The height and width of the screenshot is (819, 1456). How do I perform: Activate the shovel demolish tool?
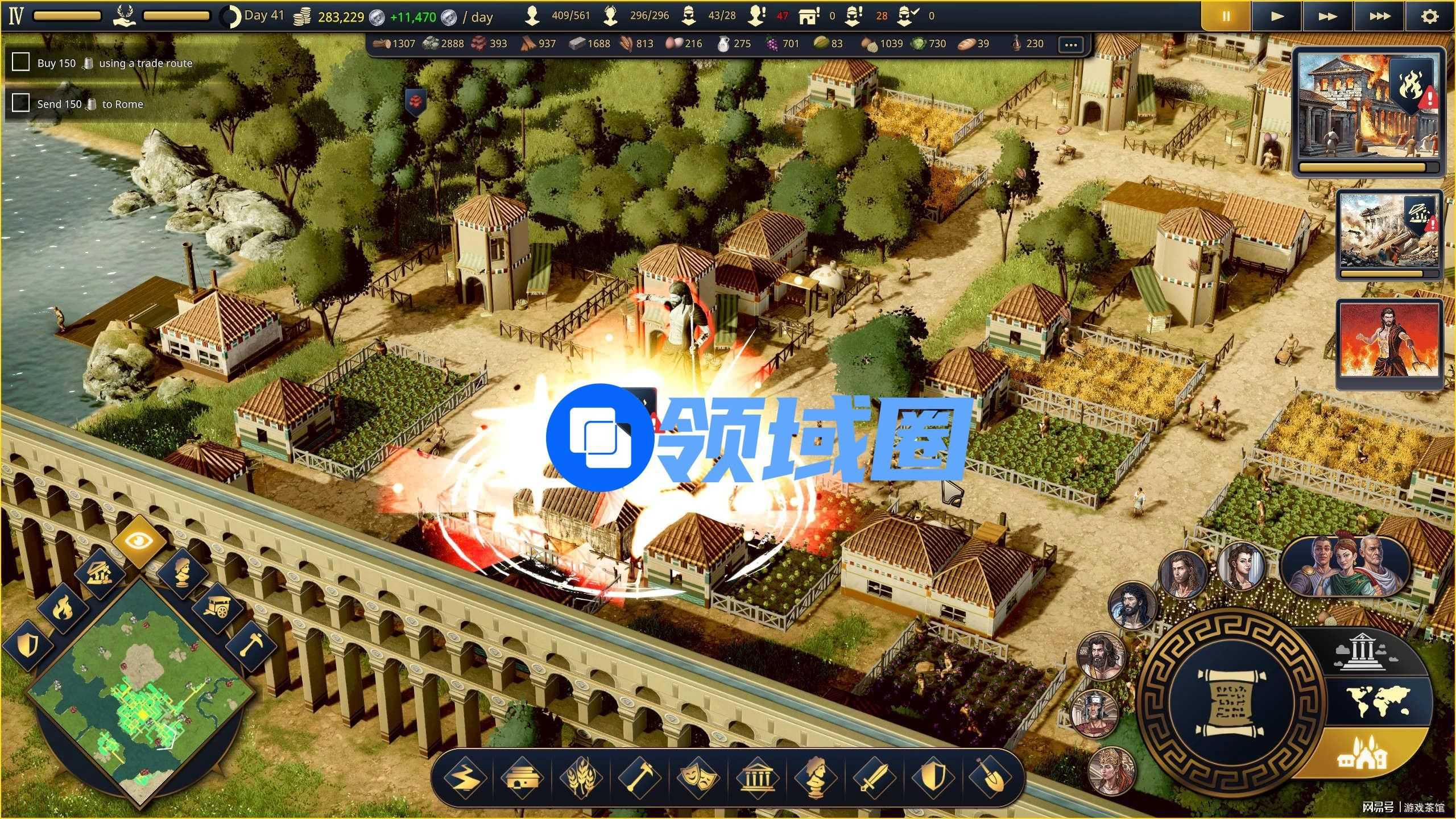990,777
